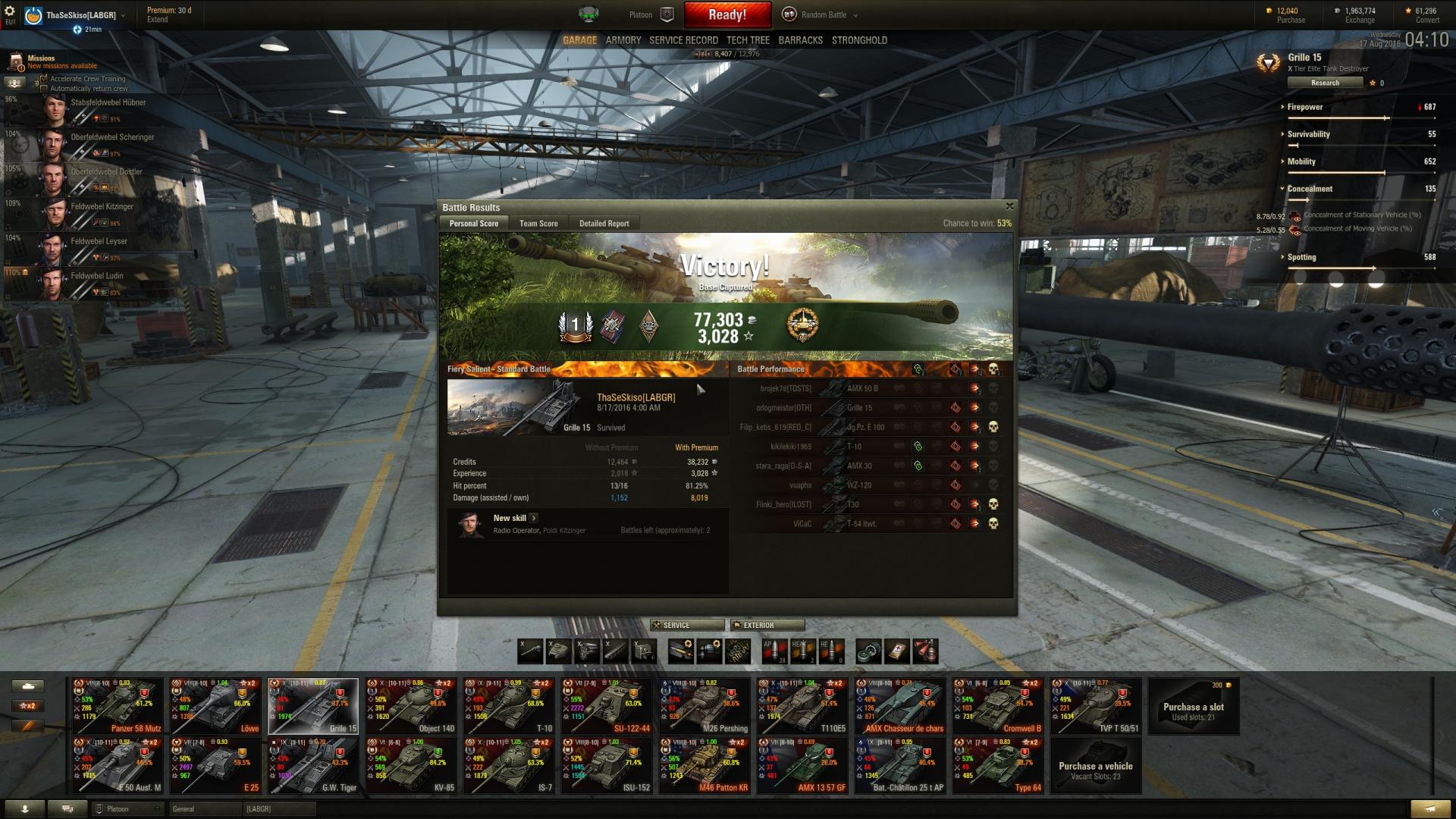The image size is (1456, 819).
Task: Open the Armory menu
Action: [623, 40]
